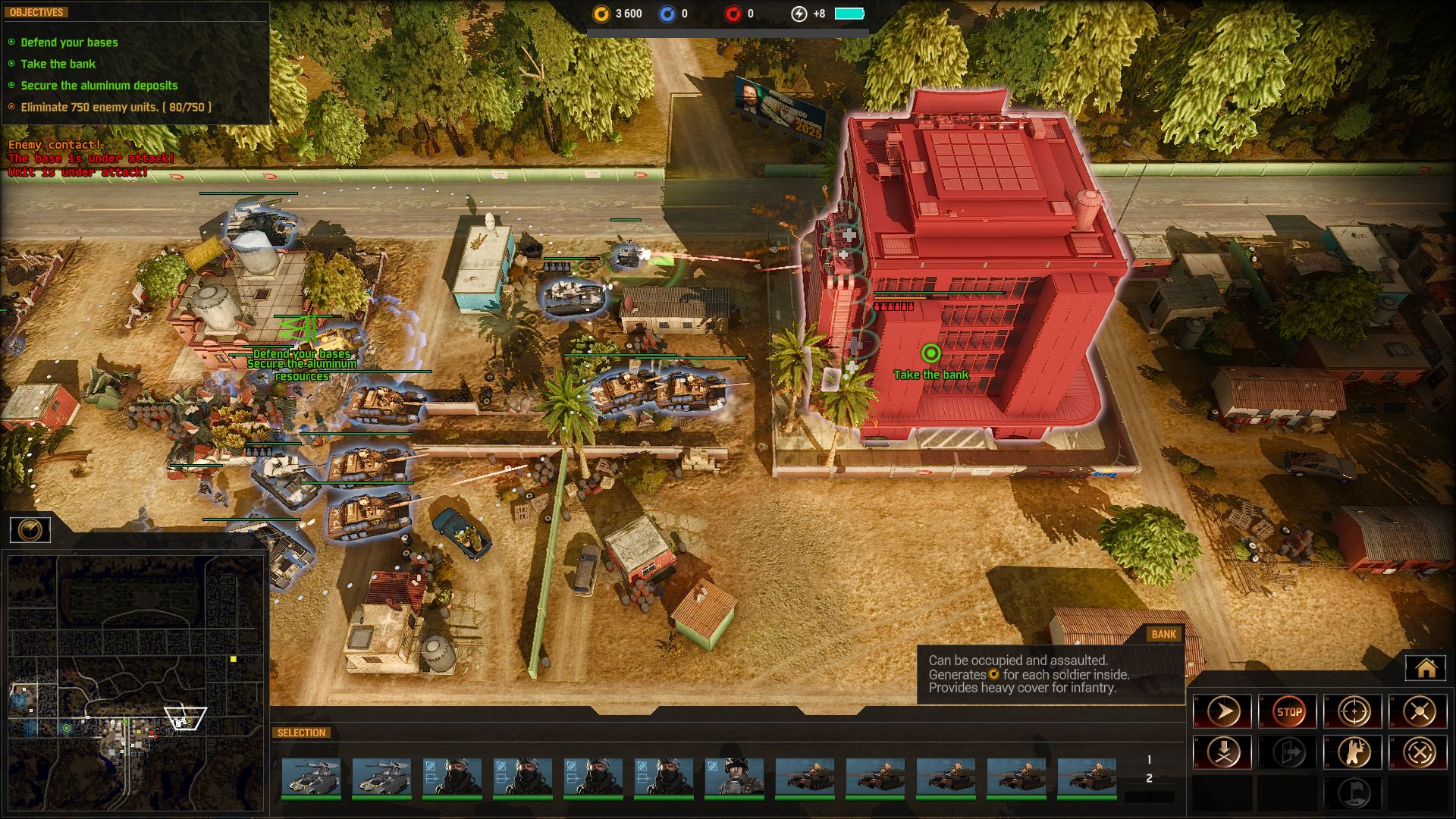Click the 'Take the bank' objective entry
Screen dimensions: 1456x819
(58, 64)
